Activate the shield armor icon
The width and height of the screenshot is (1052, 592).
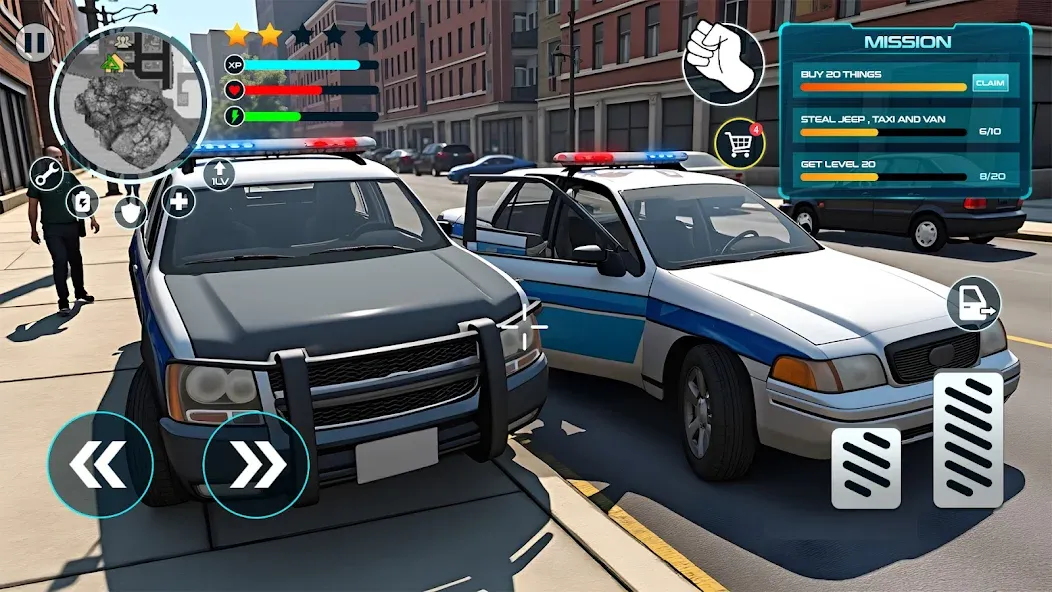tap(130, 211)
